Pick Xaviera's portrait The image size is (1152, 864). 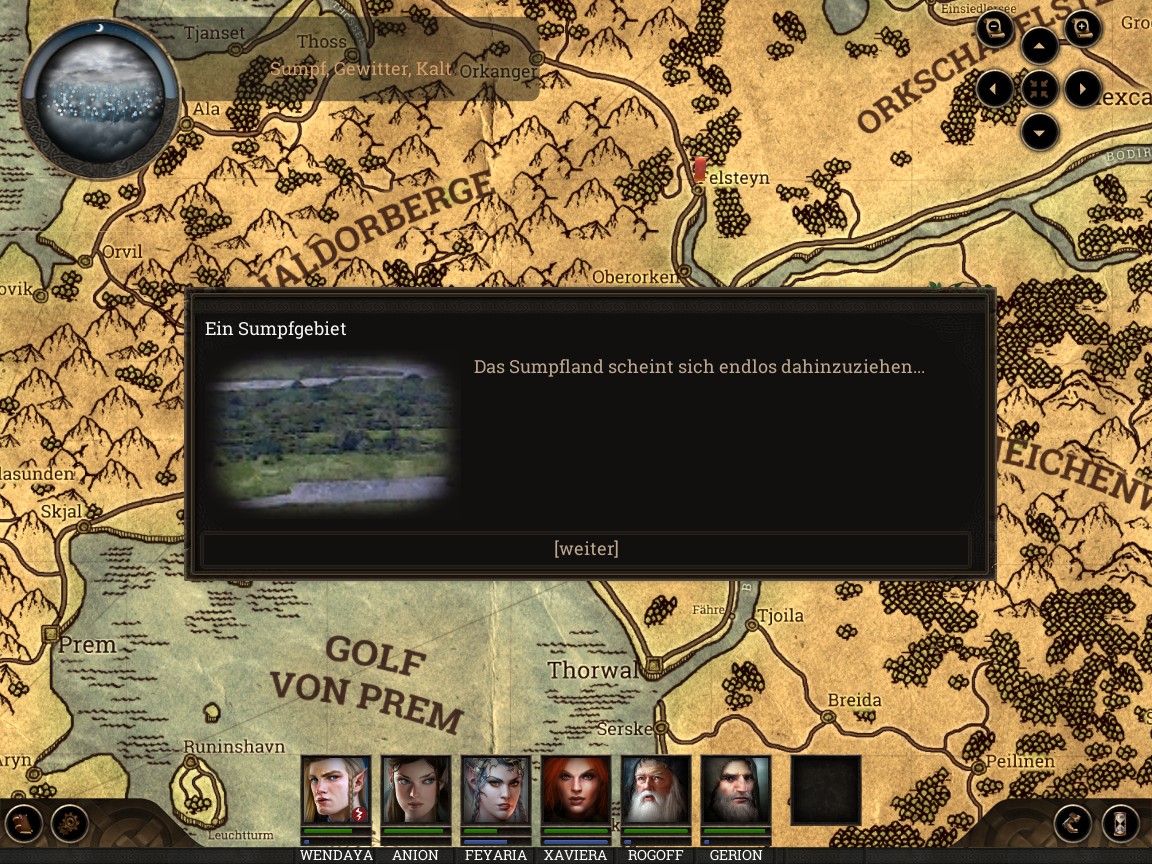tap(576, 790)
